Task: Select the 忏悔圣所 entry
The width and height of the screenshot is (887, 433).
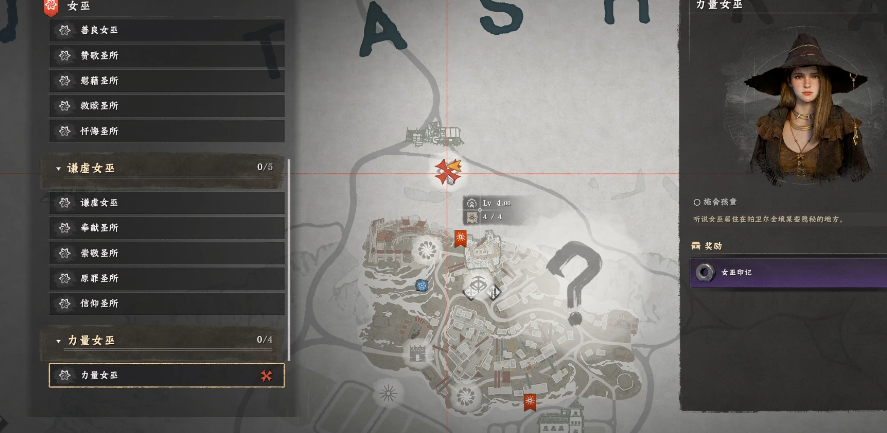Action: point(166,131)
